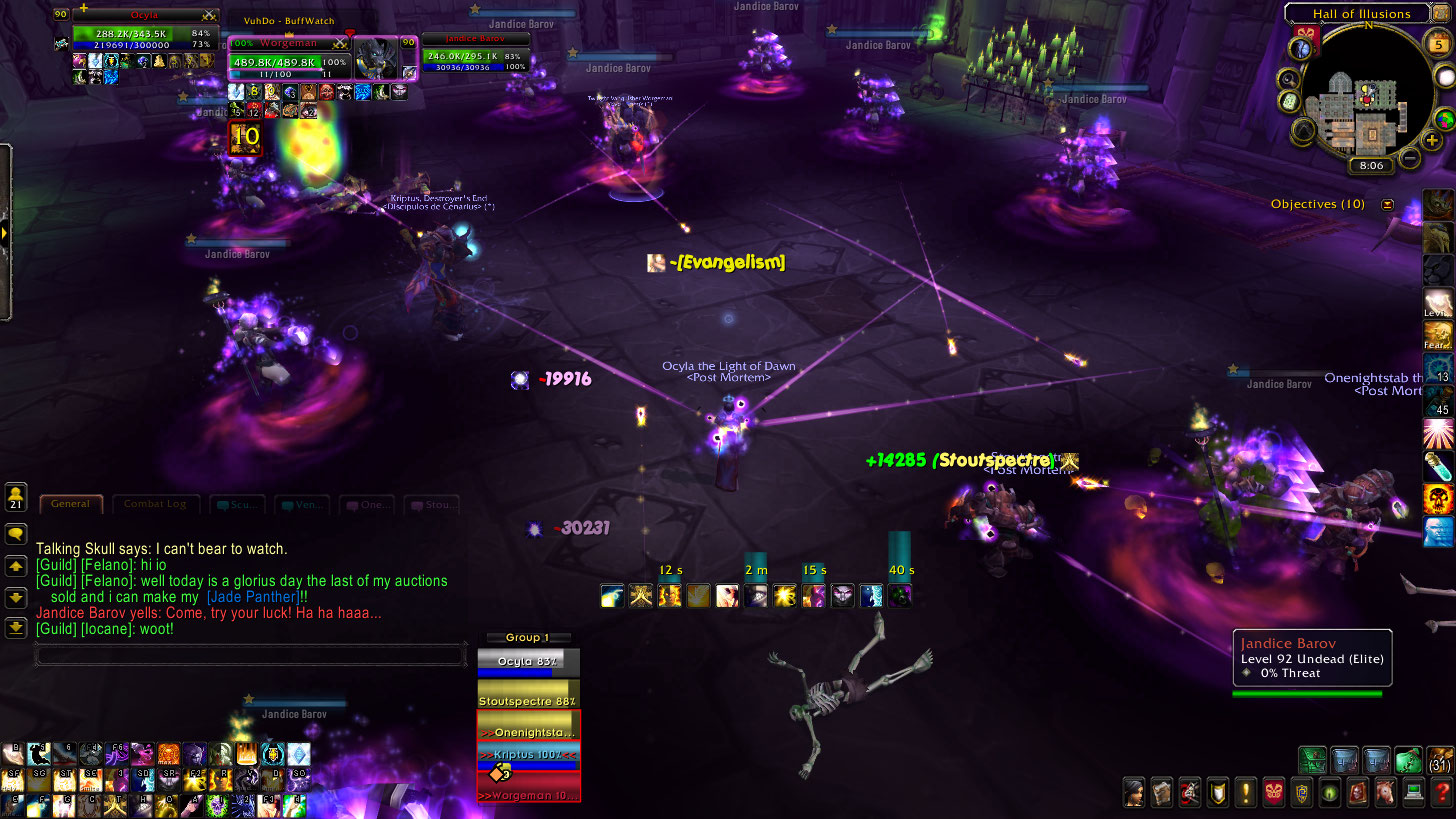Open the chat menu speech bubble button
This screenshot has width=1456, height=819.
click(x=16, y=534)
